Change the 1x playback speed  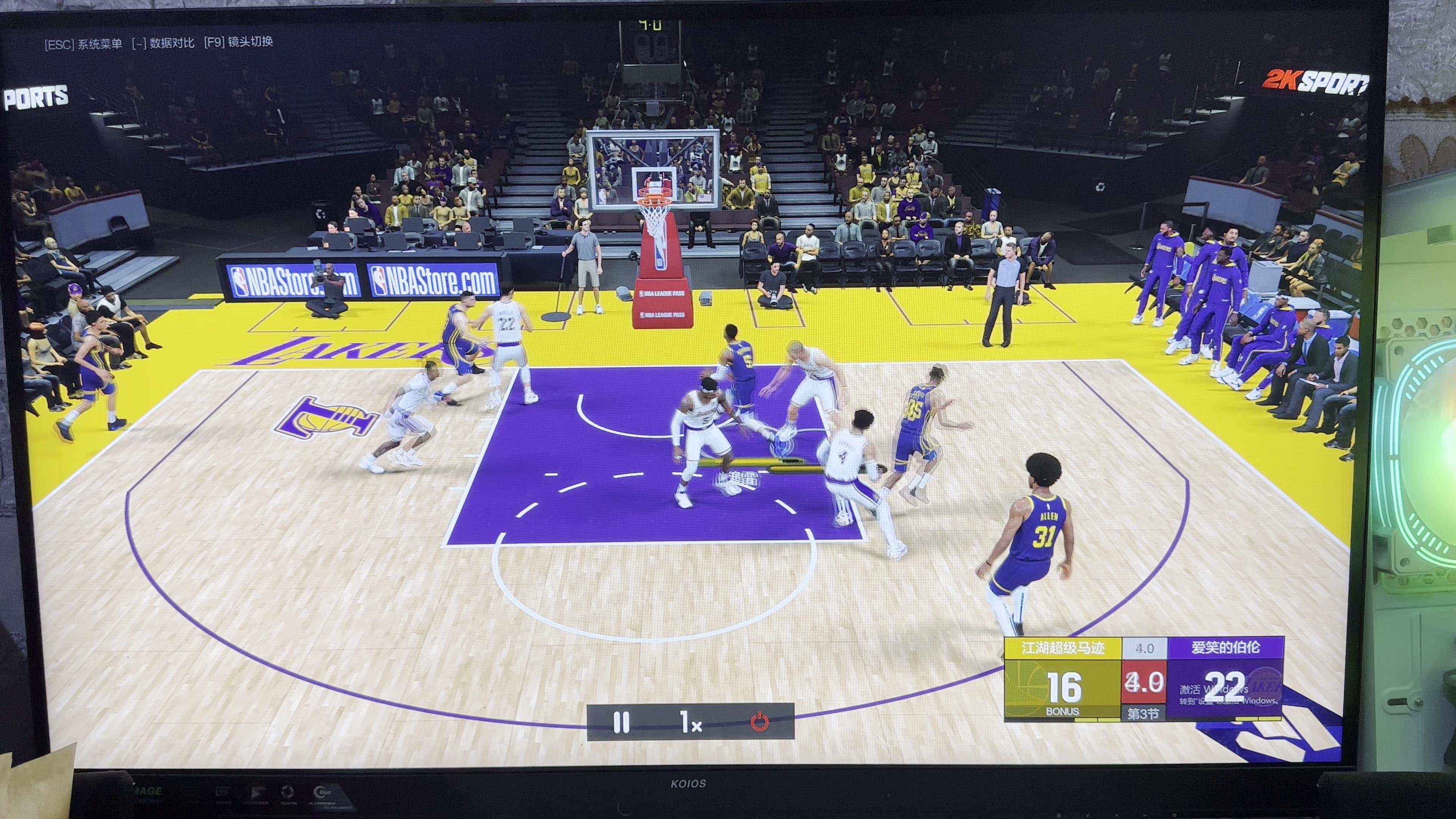pyautogui.click(x=691, y=722)
